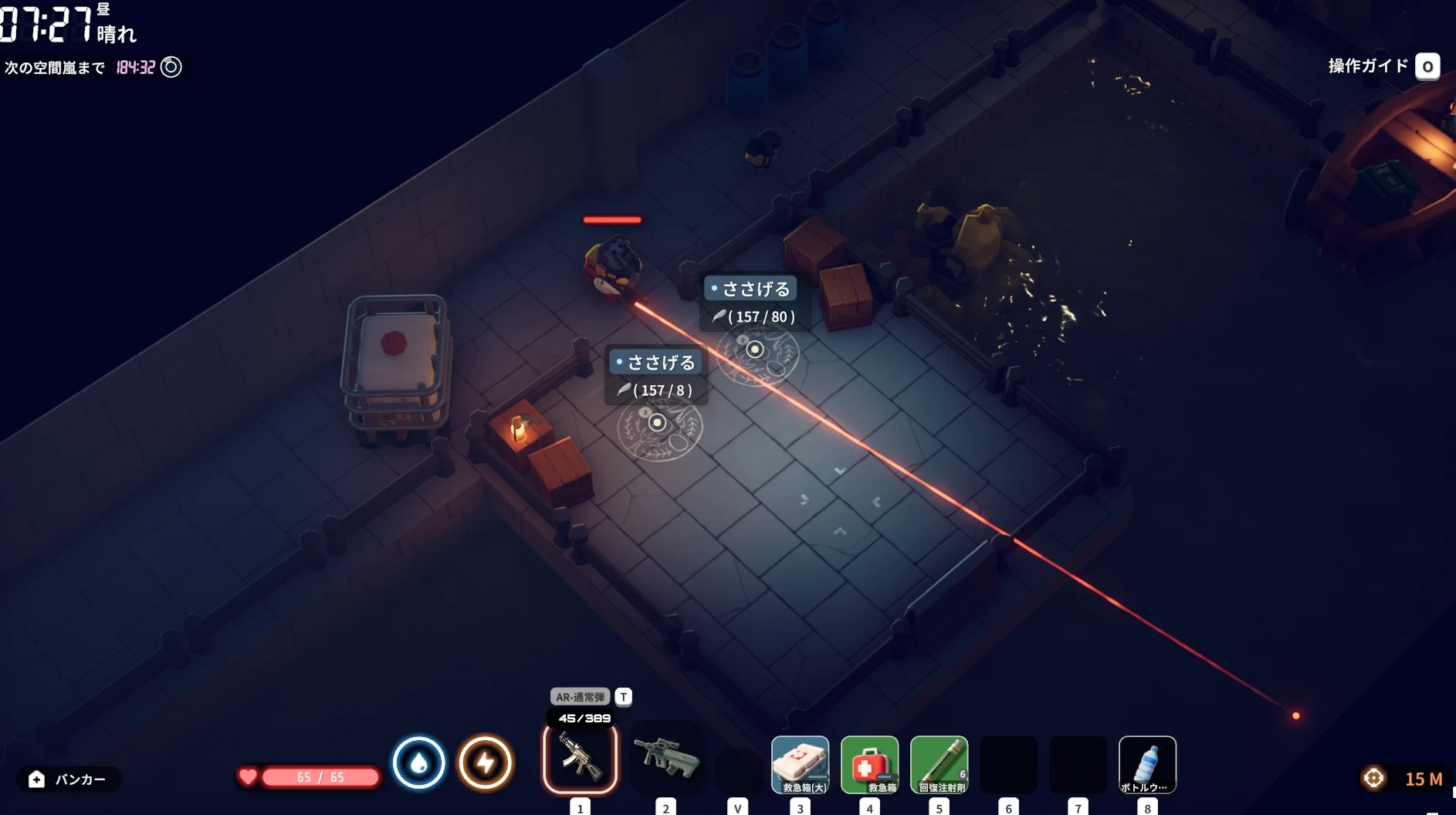Viewport: 1456px width, 815px height.
Task: Choose the 回復注射剤 recovery injector slot
Action: [x=940, y=764]
